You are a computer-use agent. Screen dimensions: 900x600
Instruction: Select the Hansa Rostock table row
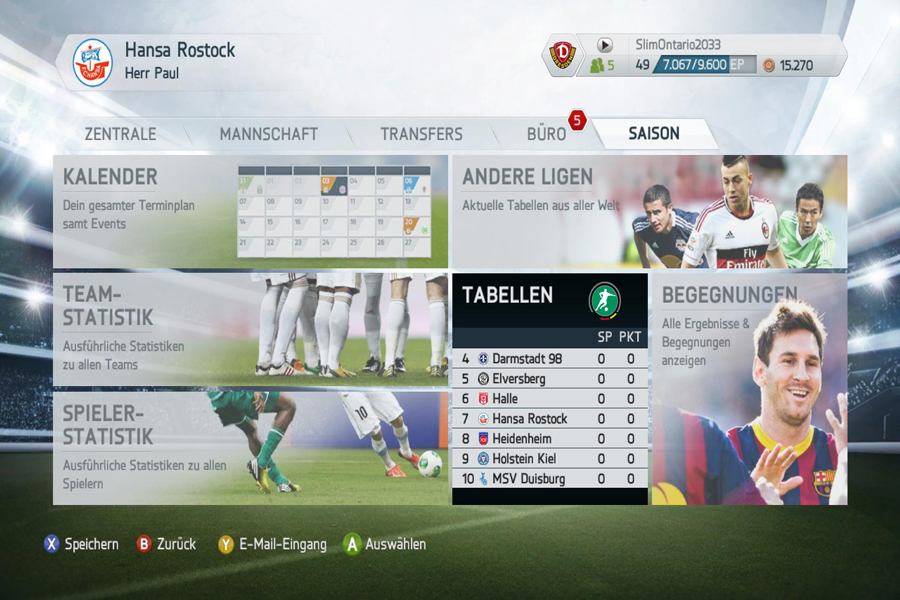tap(549, 419)
